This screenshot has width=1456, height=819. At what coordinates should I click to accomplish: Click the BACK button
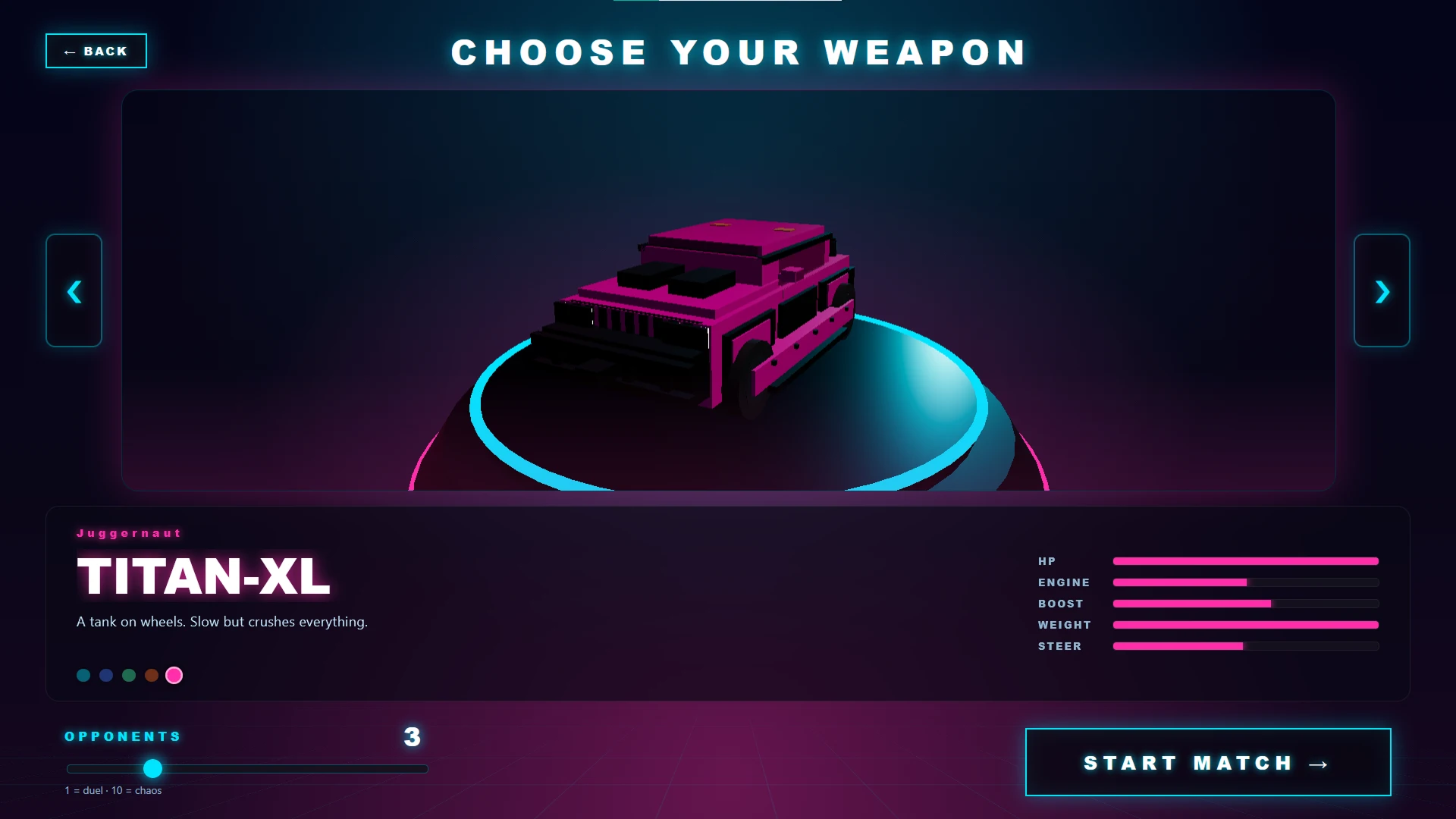tap(96, 51)
